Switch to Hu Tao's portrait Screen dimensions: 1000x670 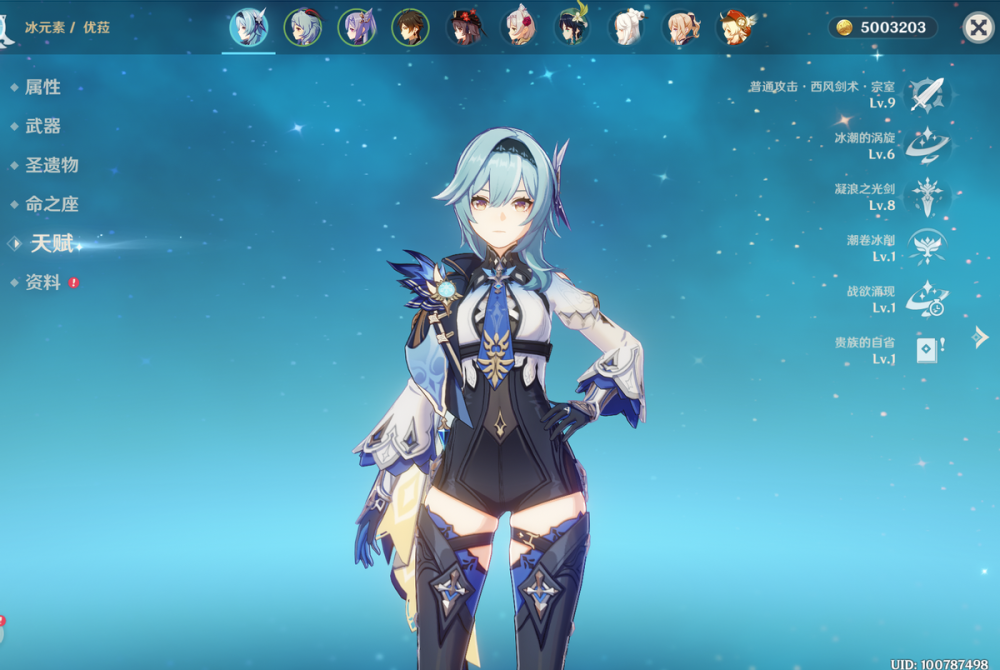[x=464, y=27]
